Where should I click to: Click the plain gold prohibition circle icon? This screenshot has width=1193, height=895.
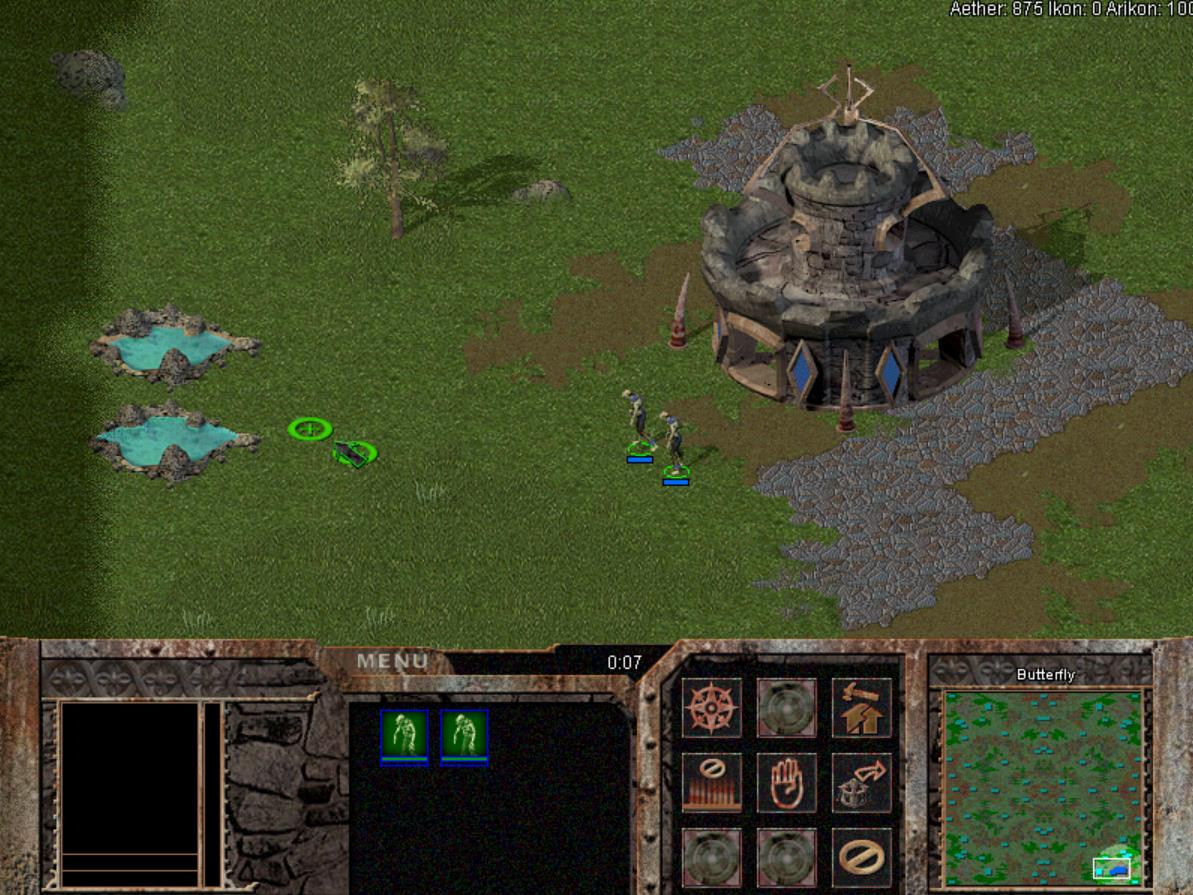click(861, 857)
